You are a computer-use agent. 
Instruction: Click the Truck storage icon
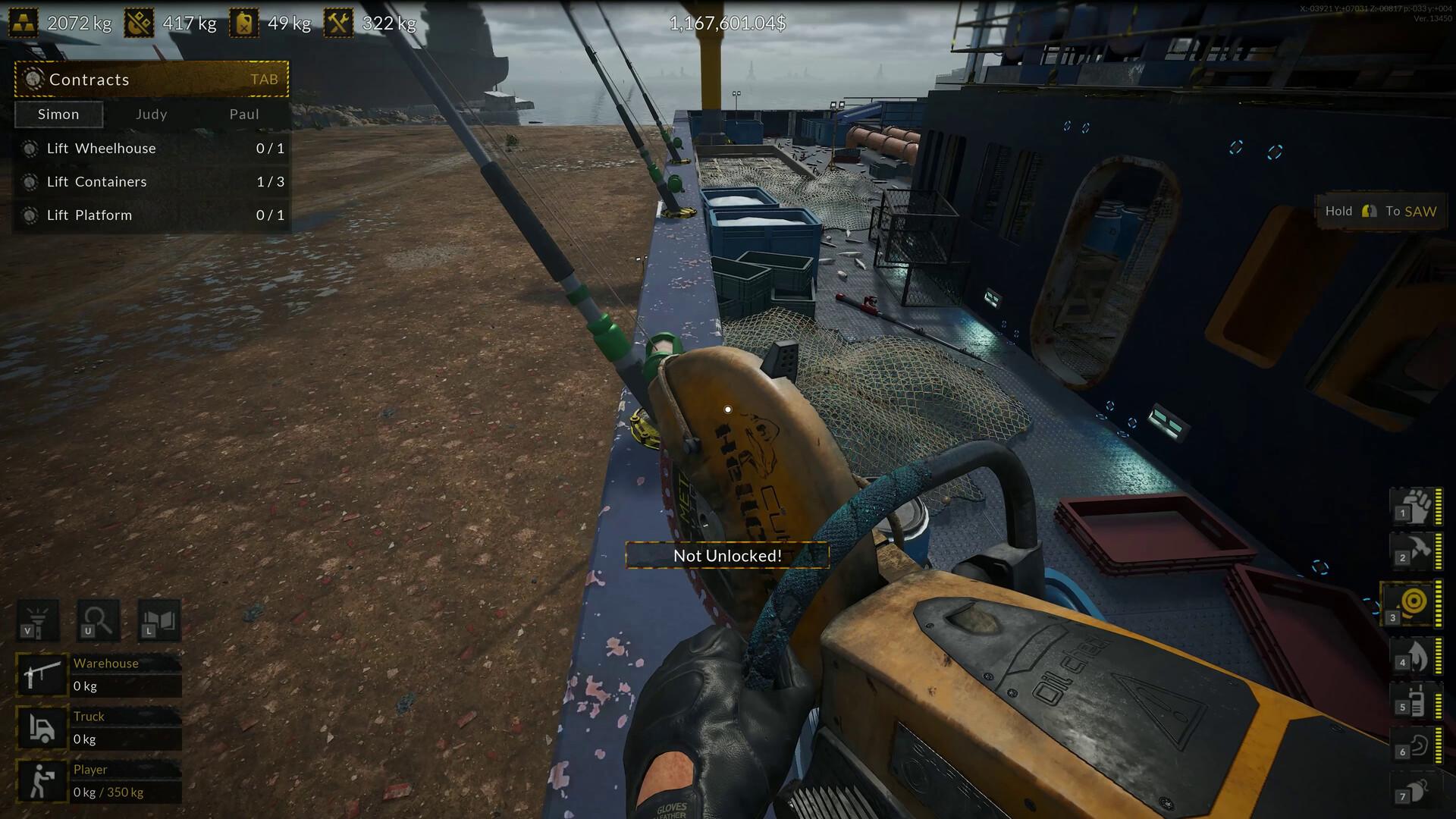pos(42,727)
